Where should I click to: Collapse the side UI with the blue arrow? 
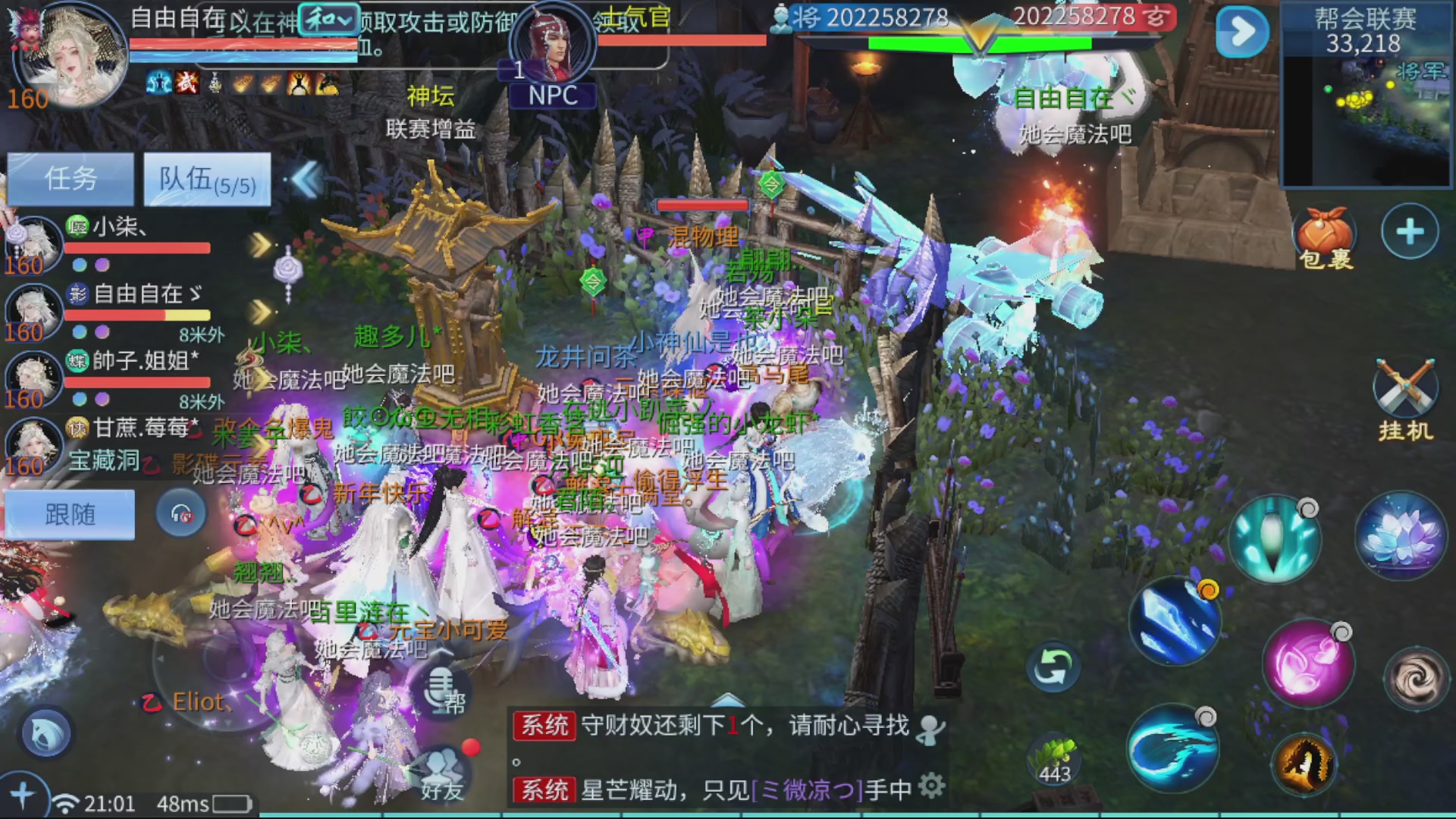point(1239,33)
